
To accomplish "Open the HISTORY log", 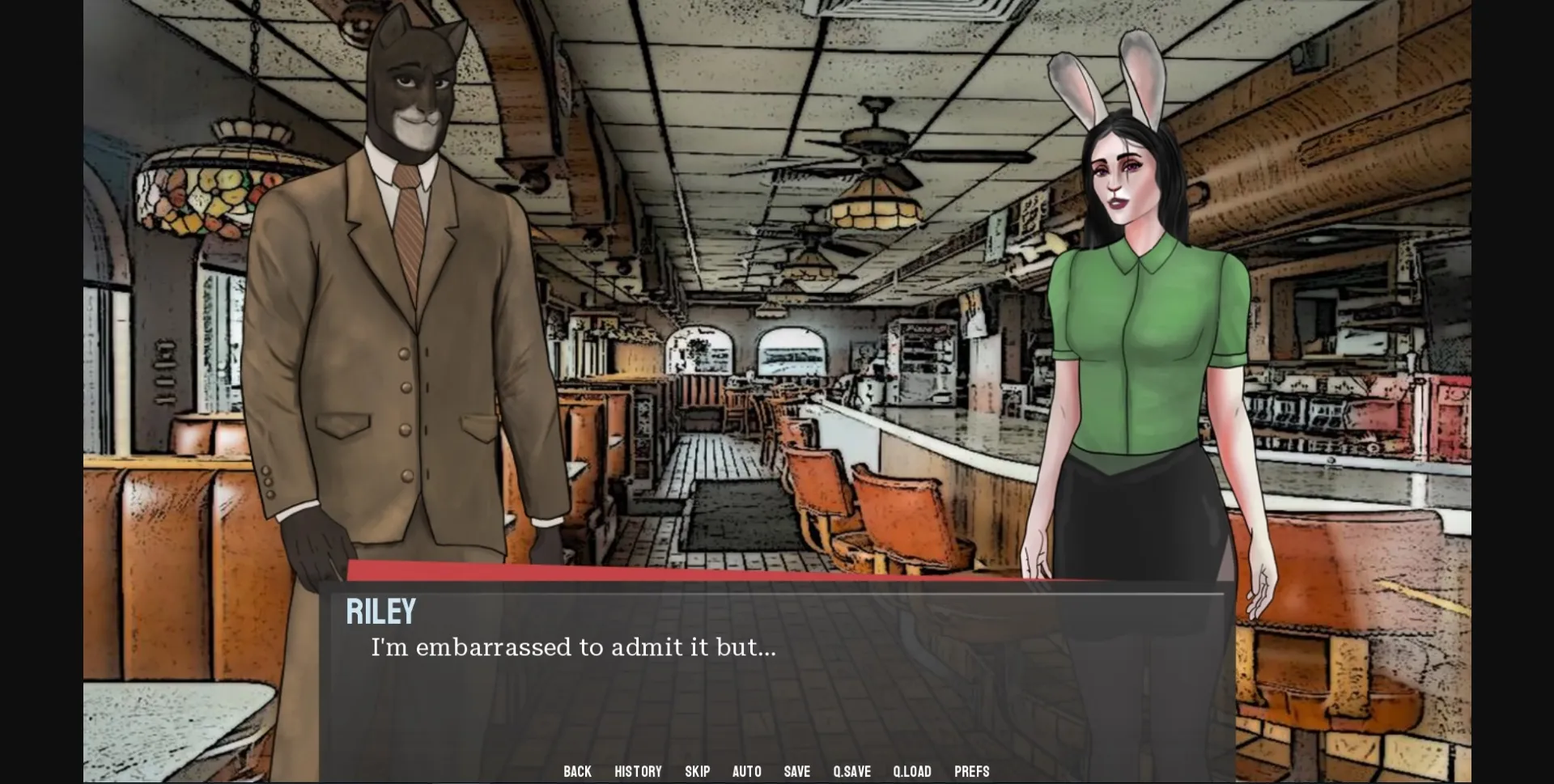I will tap(638, 771).
